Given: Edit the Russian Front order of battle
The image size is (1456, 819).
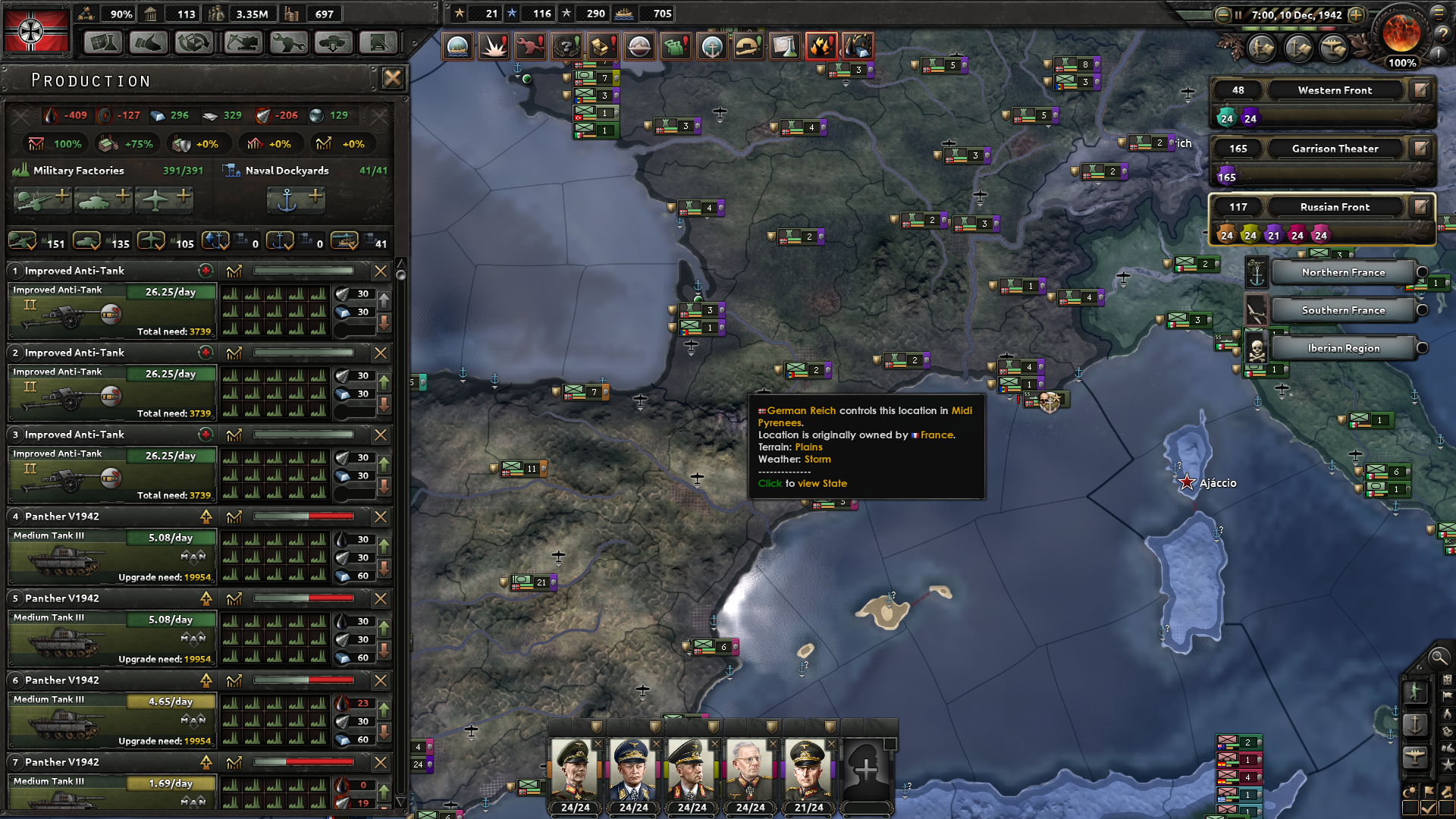Looking at the screenshot, I should click(x=1420, y=207).
